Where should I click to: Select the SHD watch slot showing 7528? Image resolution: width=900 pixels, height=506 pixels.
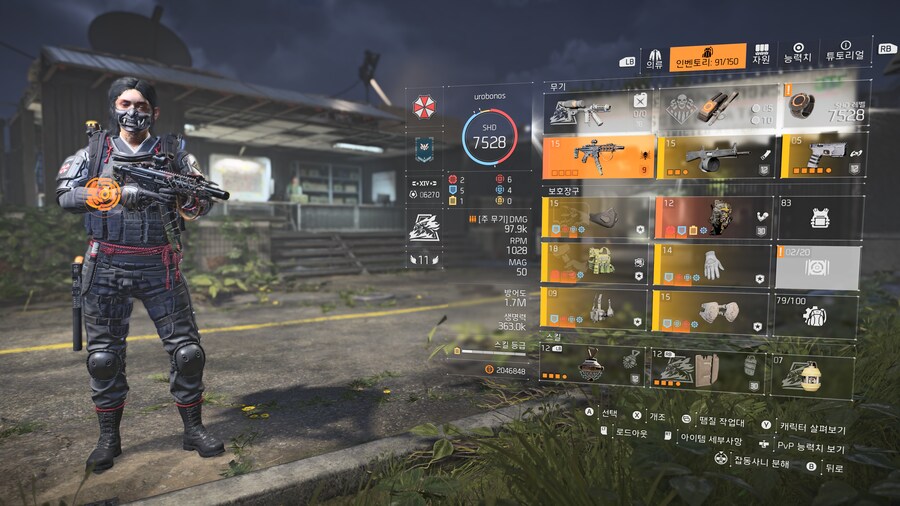(x=821, y=111)
